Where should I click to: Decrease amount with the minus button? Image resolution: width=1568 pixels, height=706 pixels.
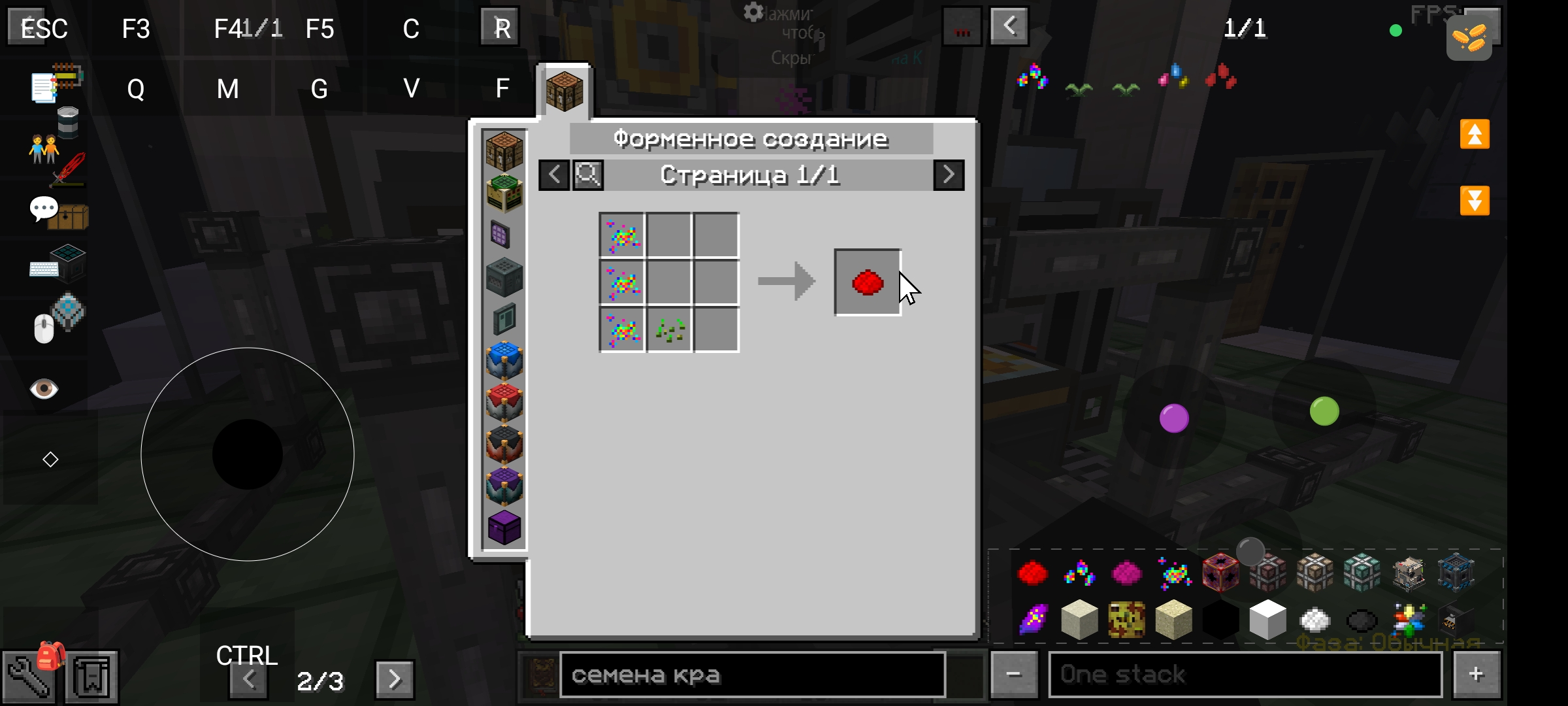[x=1013, y=675]
